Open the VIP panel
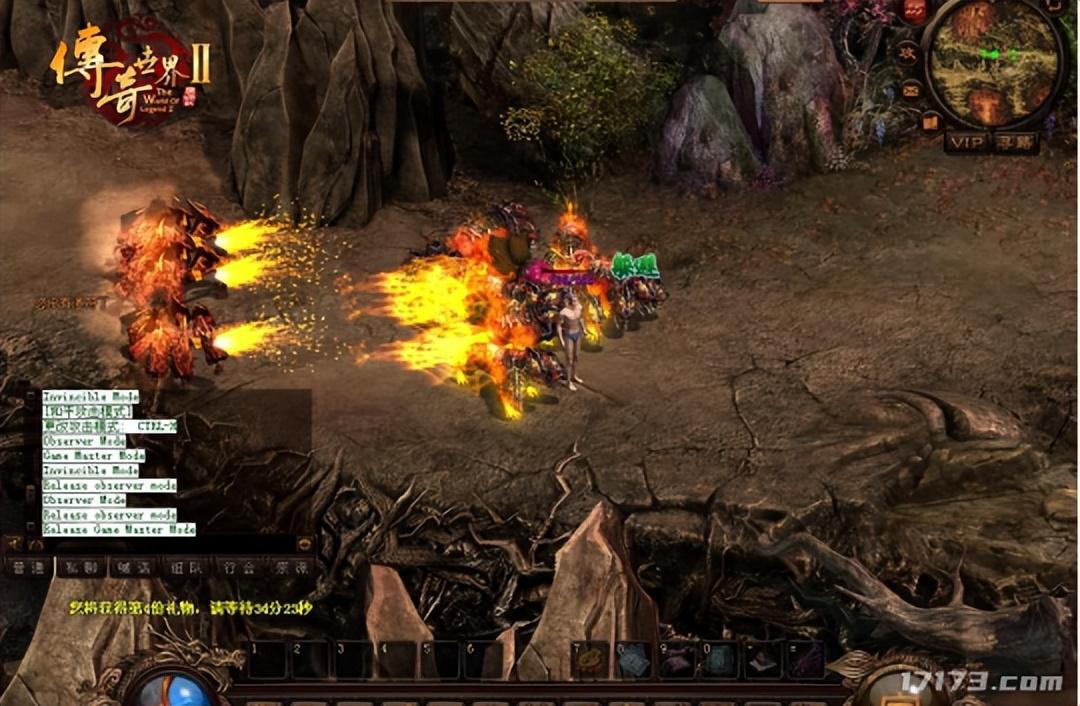Screen dimensions: 1080x706 tap(966, 143)
